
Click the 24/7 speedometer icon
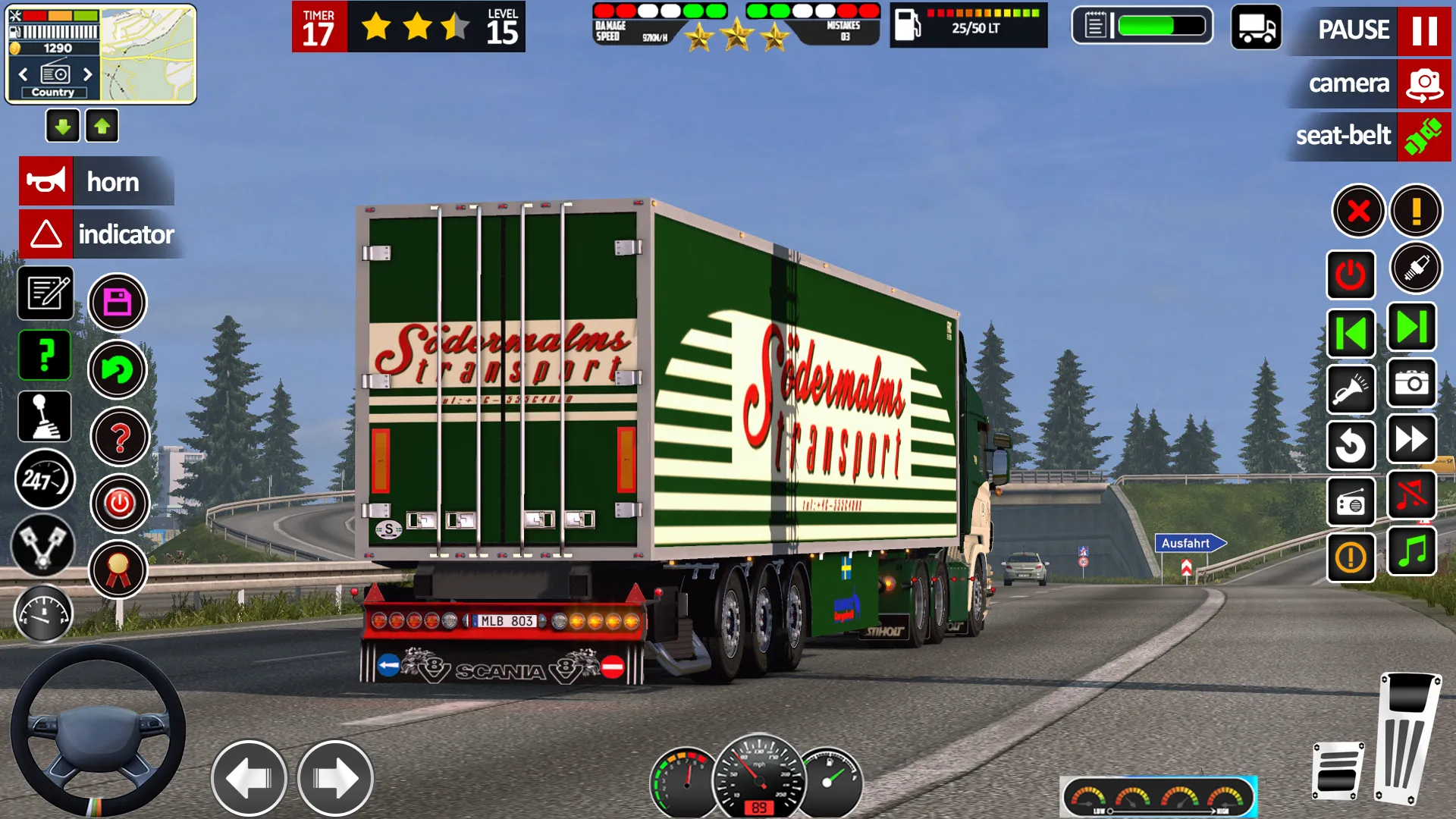45,479
